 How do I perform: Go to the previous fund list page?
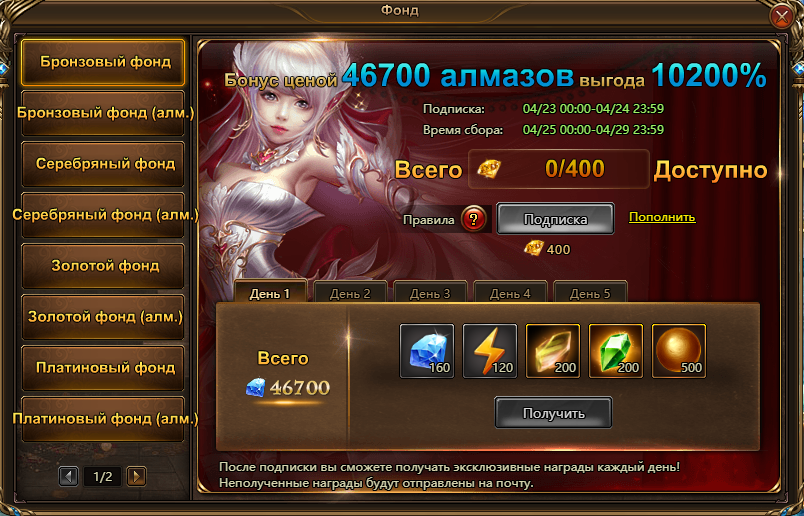(x=69, y=476)
